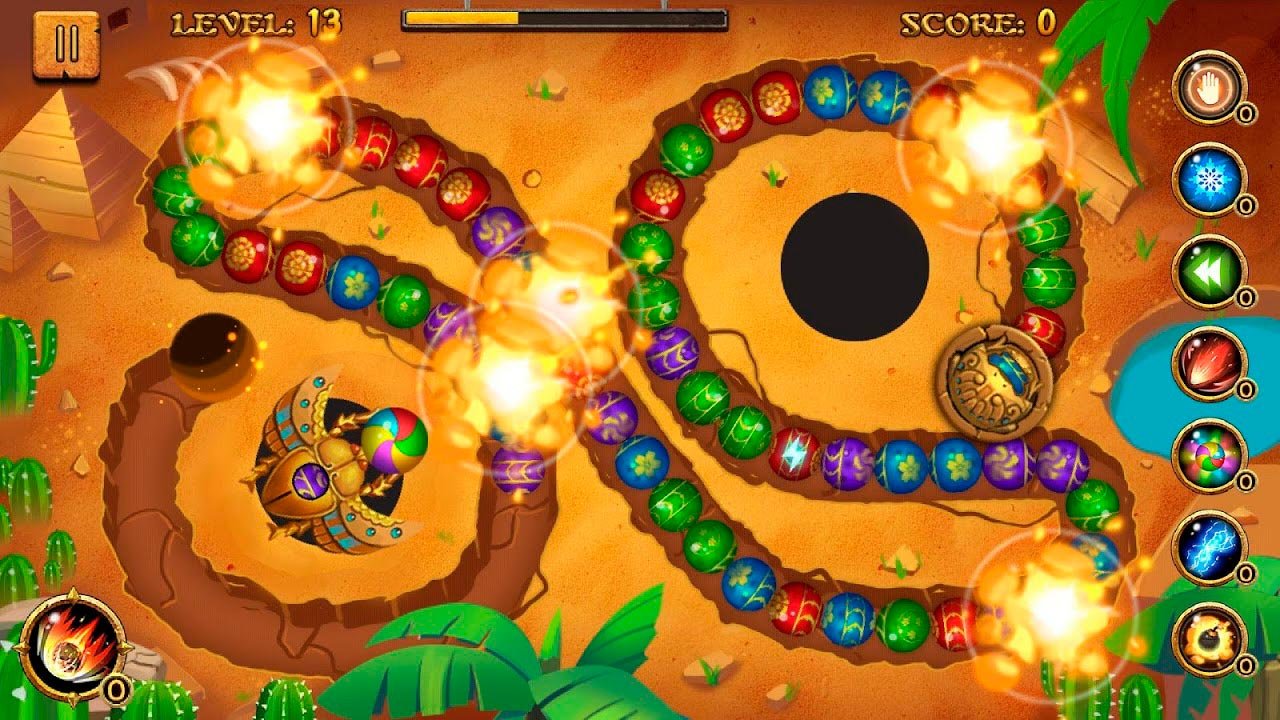Activate the exploding bomb power-up
This screenshot has width=1280, height=720.
[1209, 639]
